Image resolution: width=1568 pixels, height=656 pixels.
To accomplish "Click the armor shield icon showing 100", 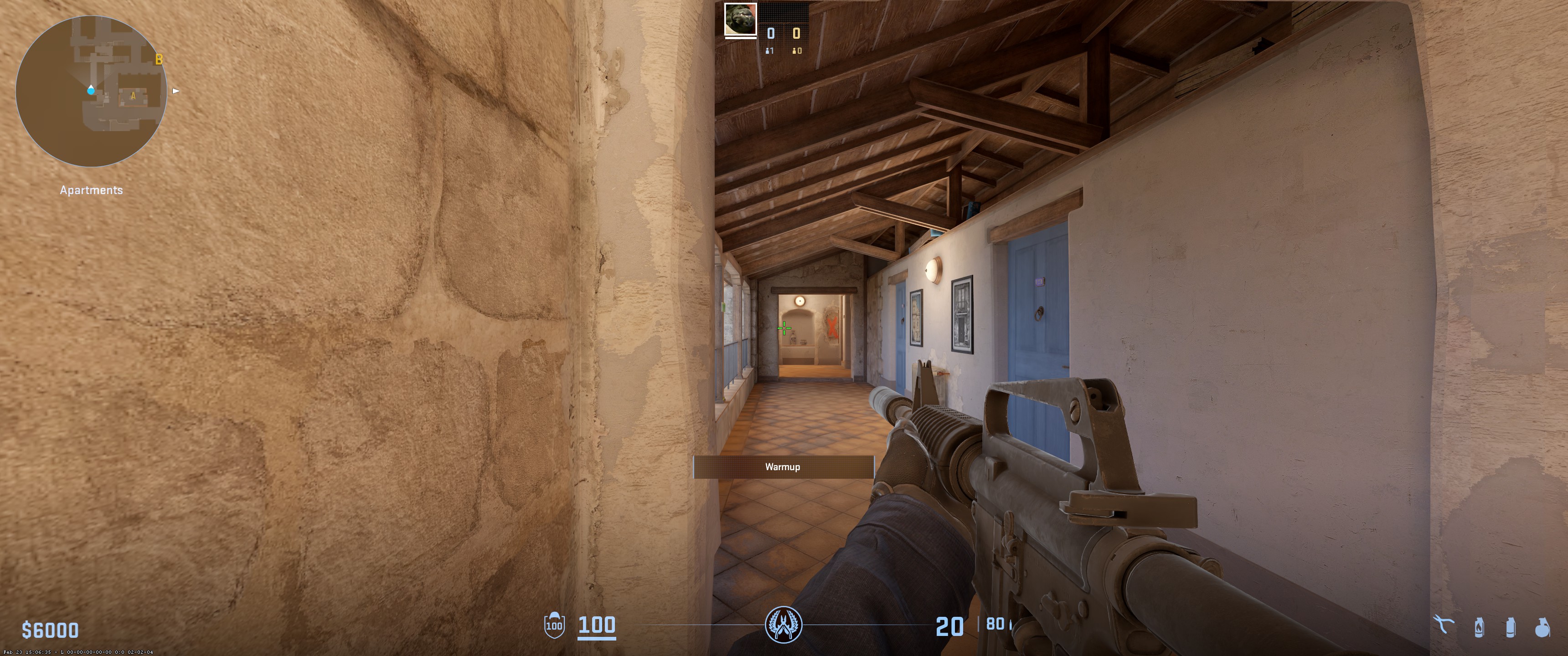I will click(554, 625).
